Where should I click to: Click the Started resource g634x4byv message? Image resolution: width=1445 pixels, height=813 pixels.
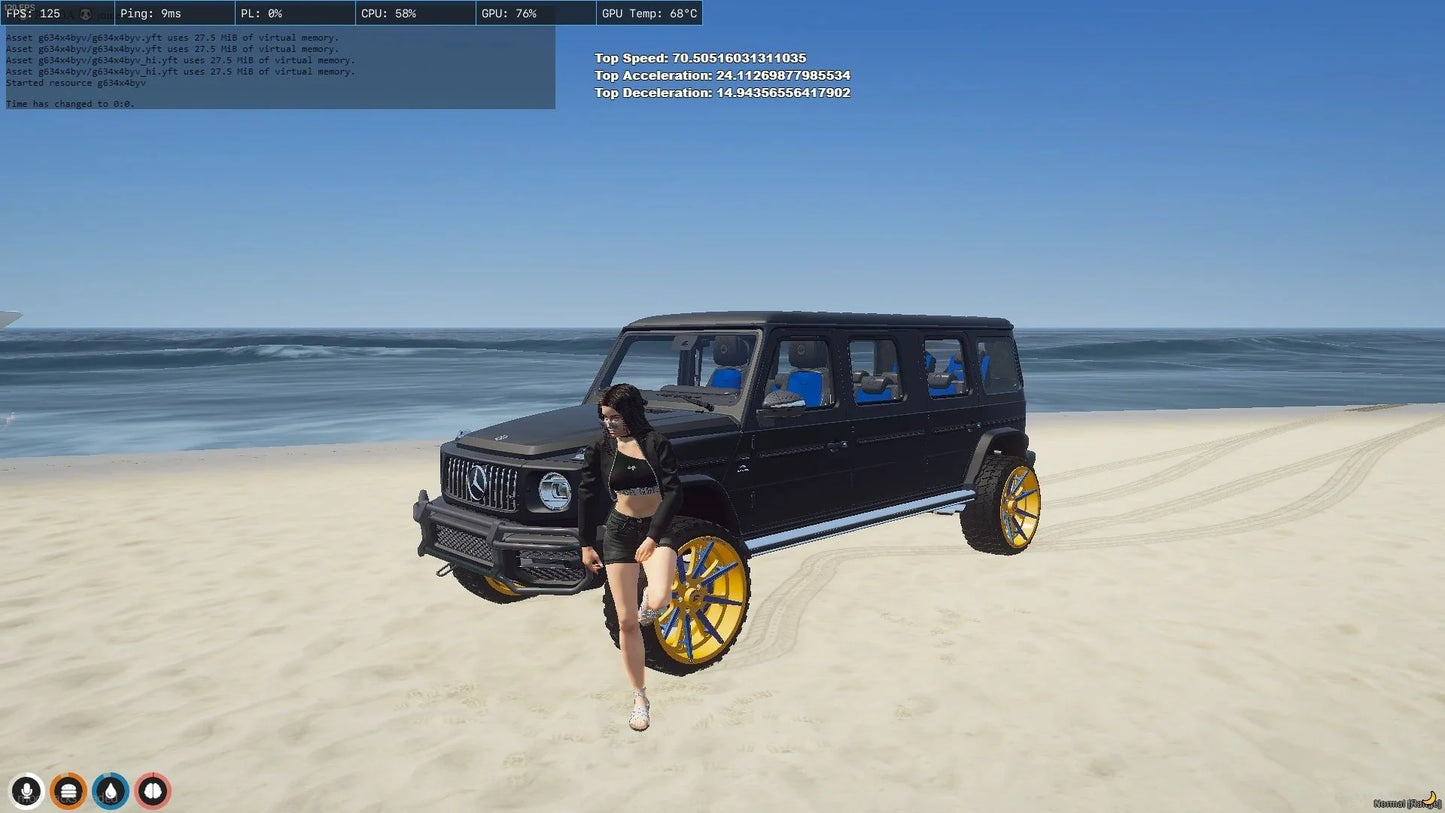coord(74,83)
